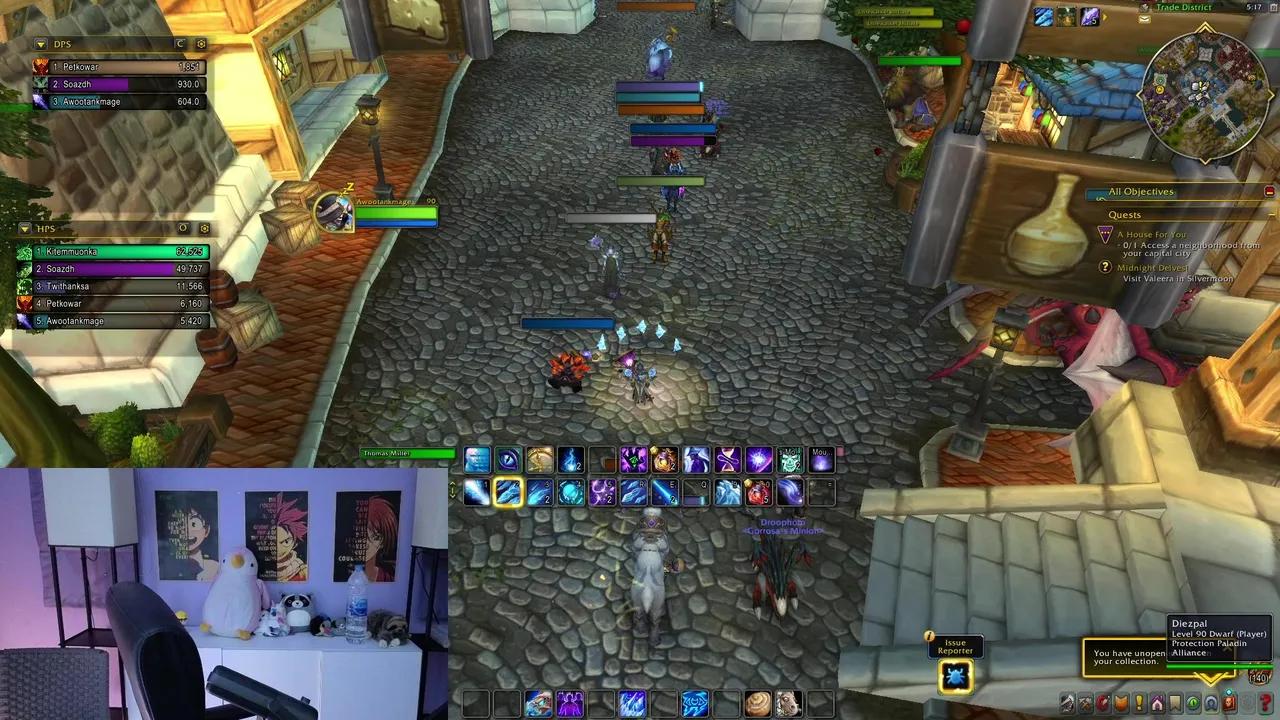The height and width of the screenshot is (720, 1280).
Task: Open the Guild and Communities micro menu
Action: [1155, 701]
